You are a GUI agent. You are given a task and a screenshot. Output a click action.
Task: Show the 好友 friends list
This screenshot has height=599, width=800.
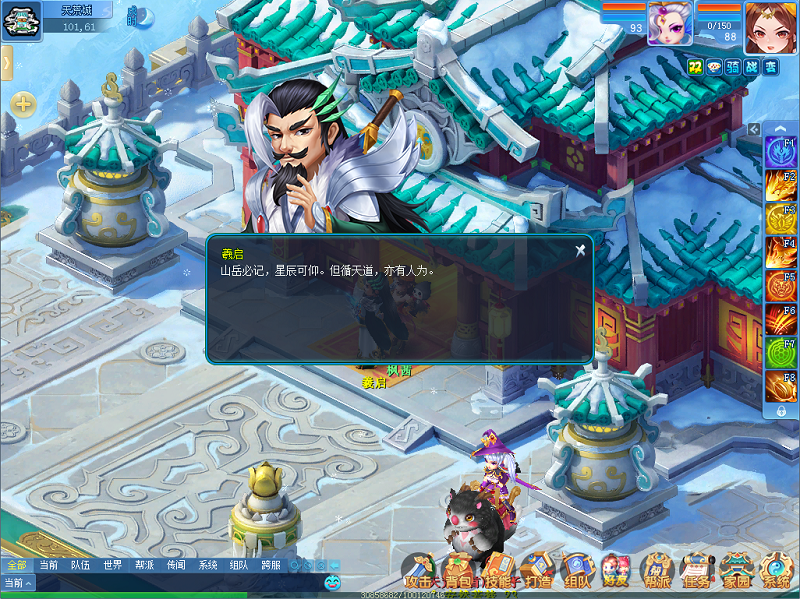coord(616,572)
